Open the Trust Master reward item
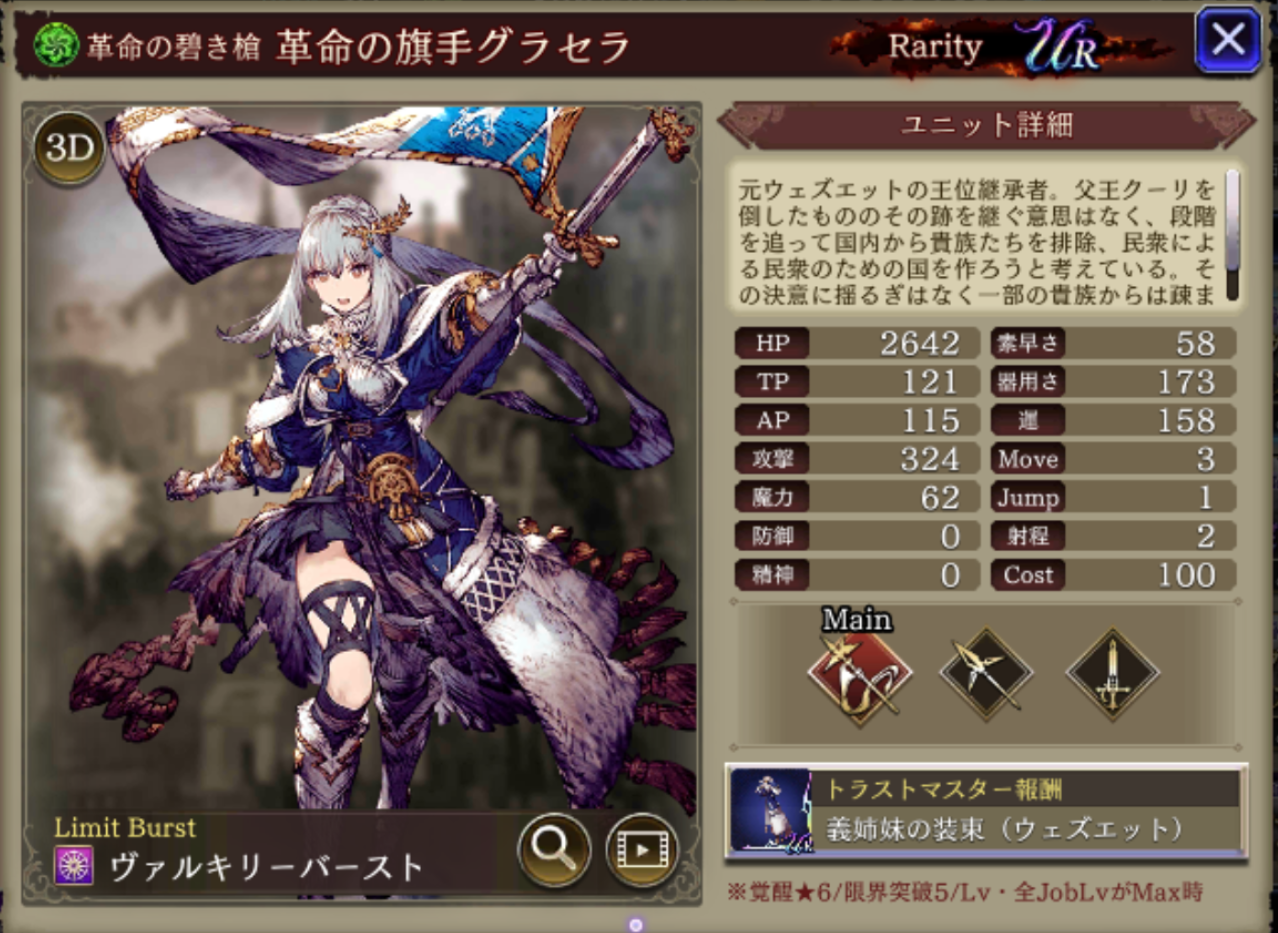 [x=986, y=811]
